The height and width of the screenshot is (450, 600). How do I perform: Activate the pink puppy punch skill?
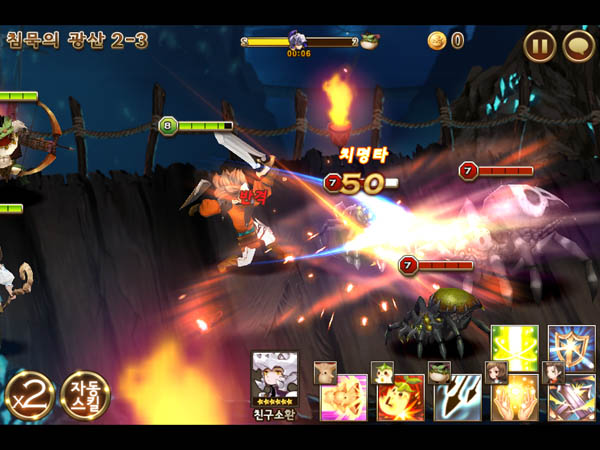[344, 398]
